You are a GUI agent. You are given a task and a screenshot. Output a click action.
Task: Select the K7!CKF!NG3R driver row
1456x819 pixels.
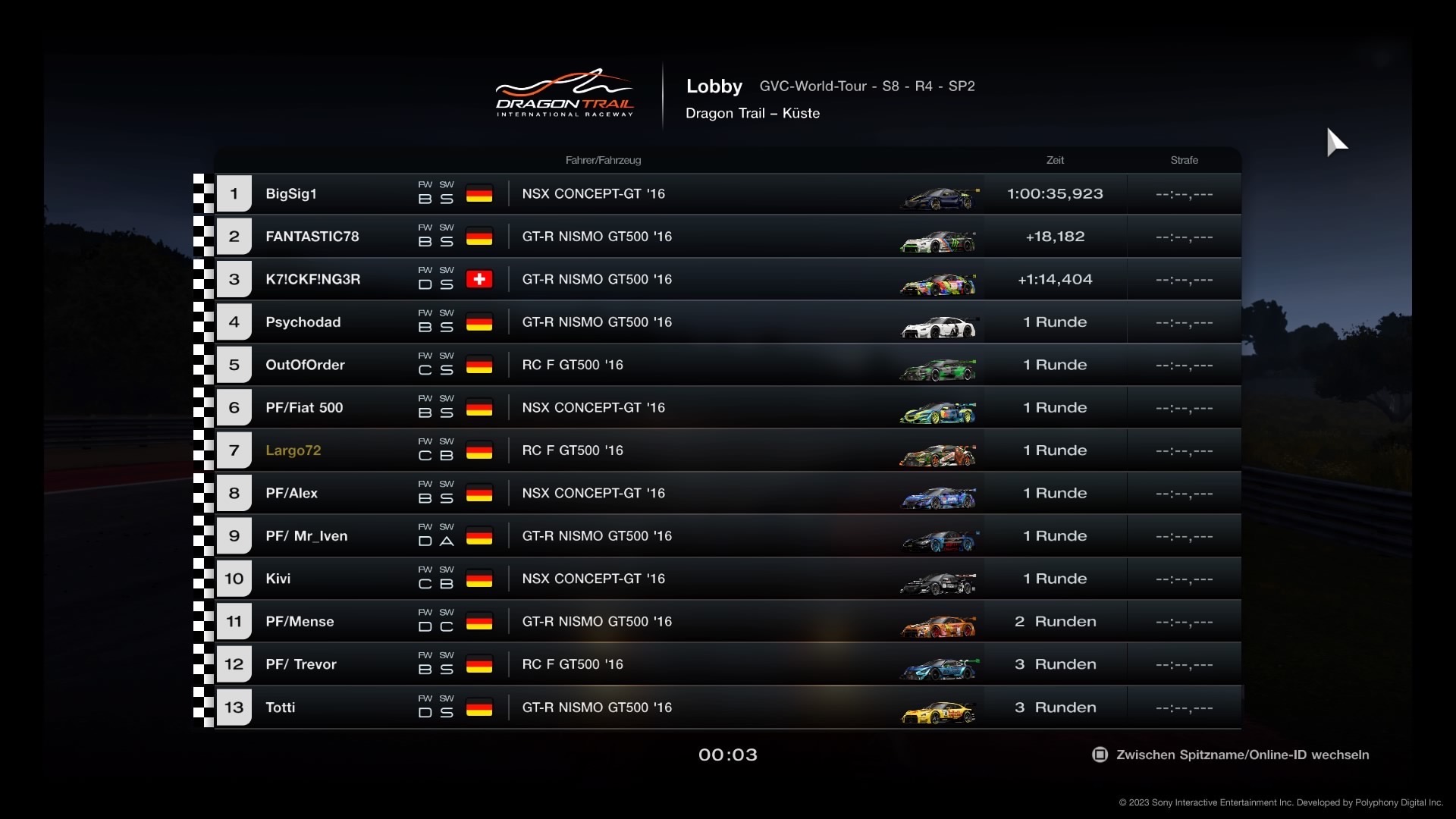coord(728,279)
